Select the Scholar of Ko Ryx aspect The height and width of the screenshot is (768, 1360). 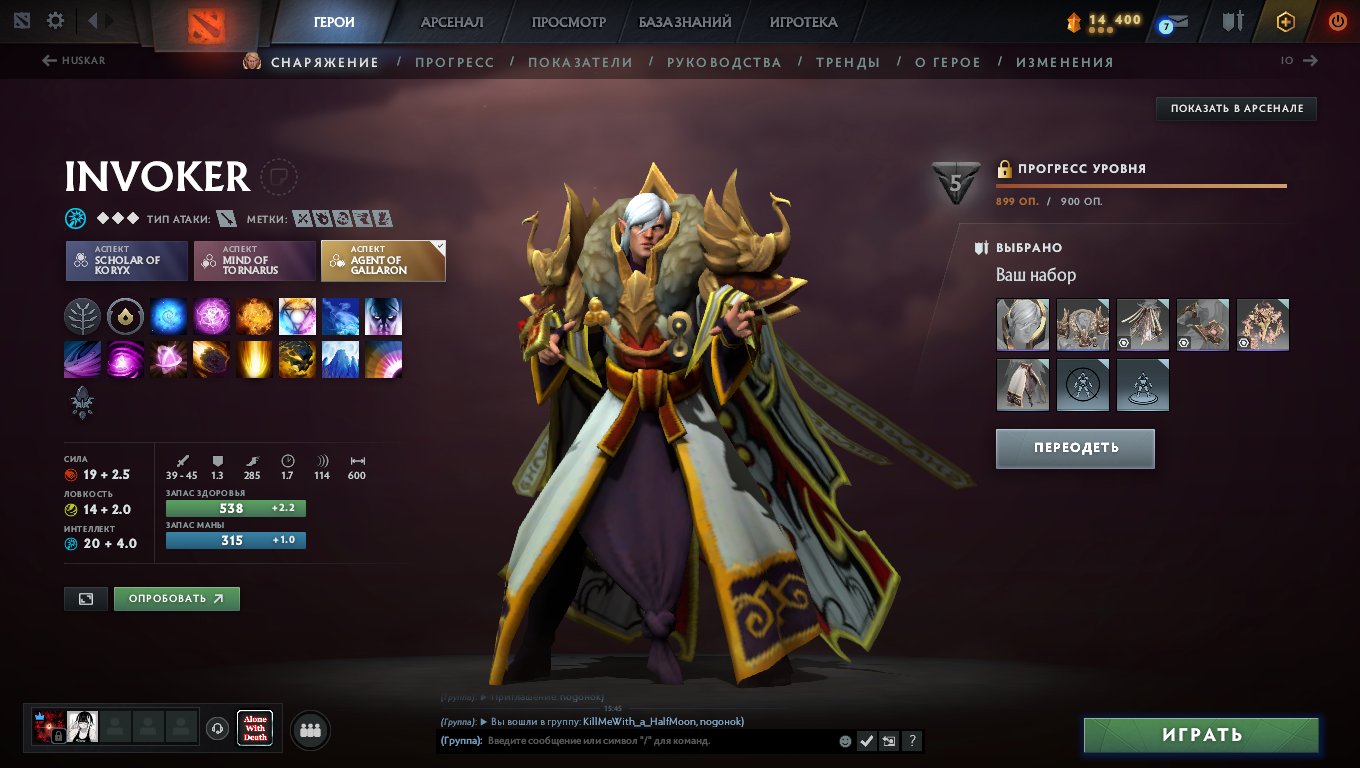(126, 261)
